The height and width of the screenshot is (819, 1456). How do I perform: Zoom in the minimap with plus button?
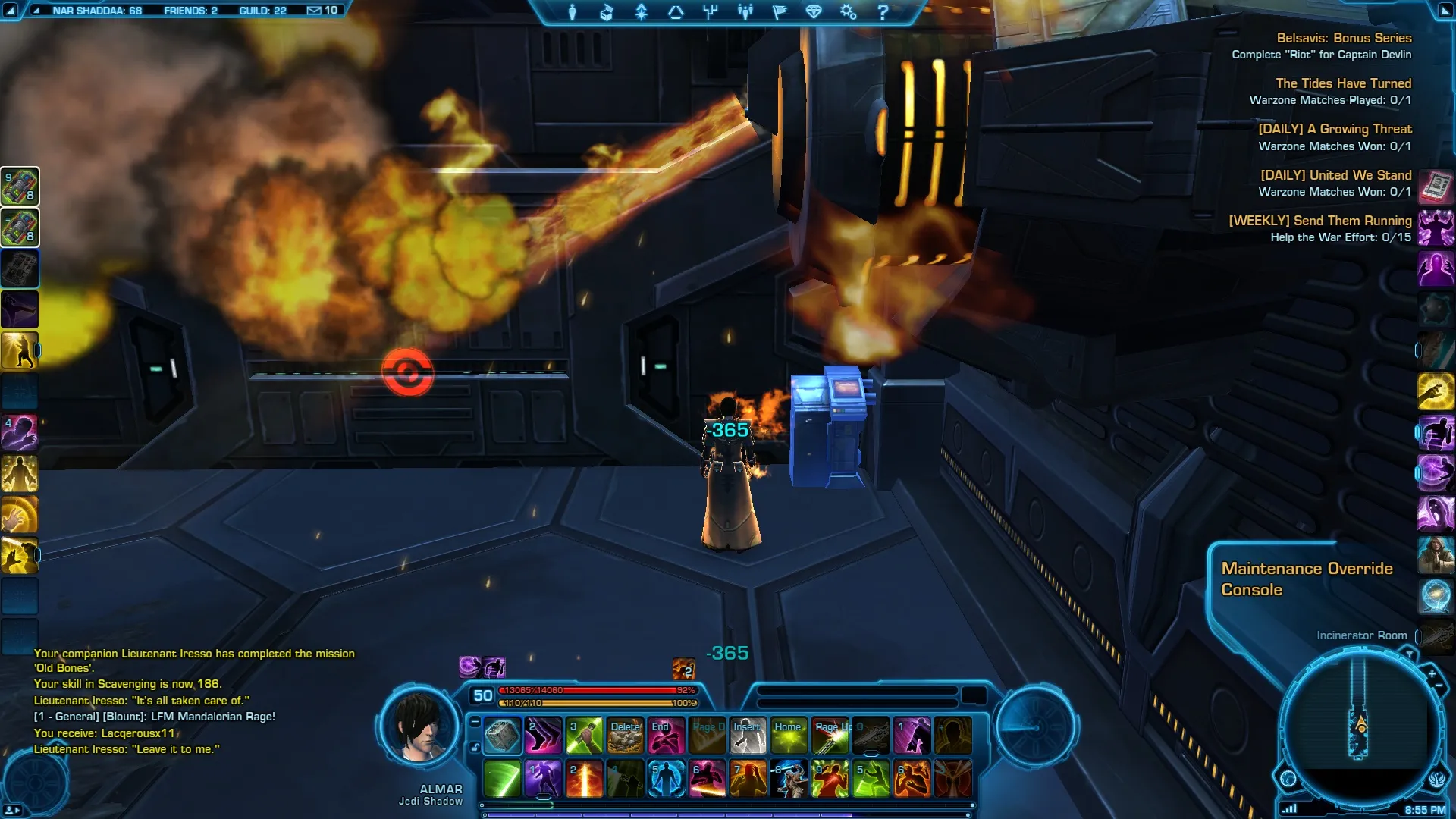point(1432,673)
